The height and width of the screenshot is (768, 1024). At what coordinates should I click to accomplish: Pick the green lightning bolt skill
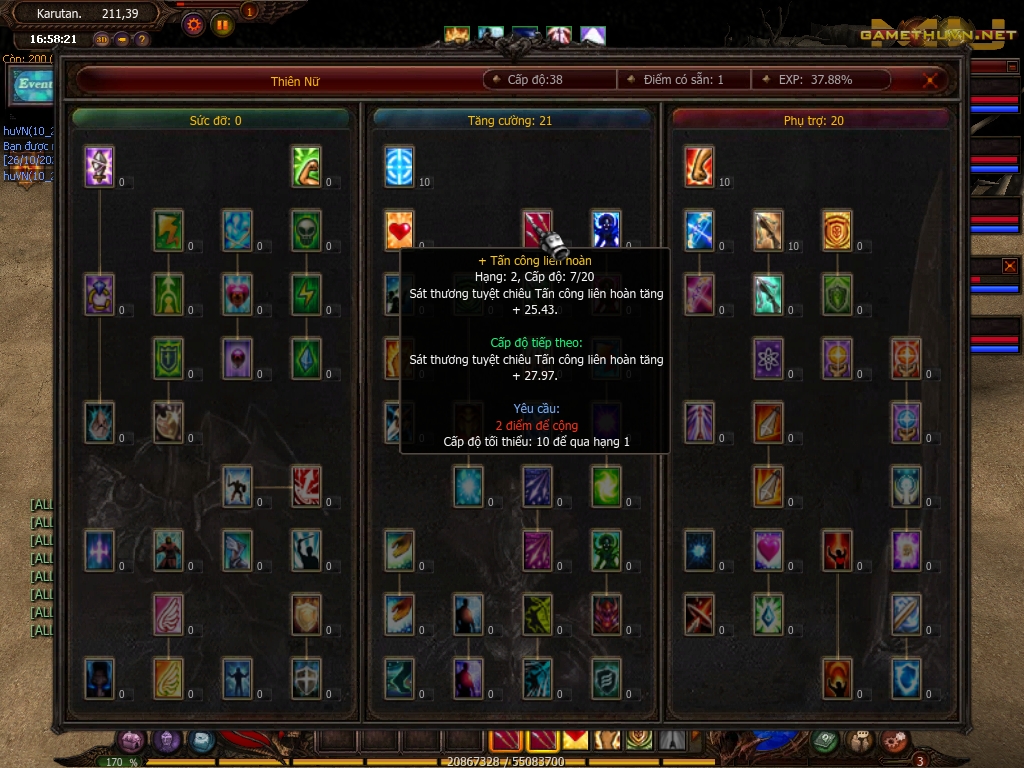click(306, 294)
